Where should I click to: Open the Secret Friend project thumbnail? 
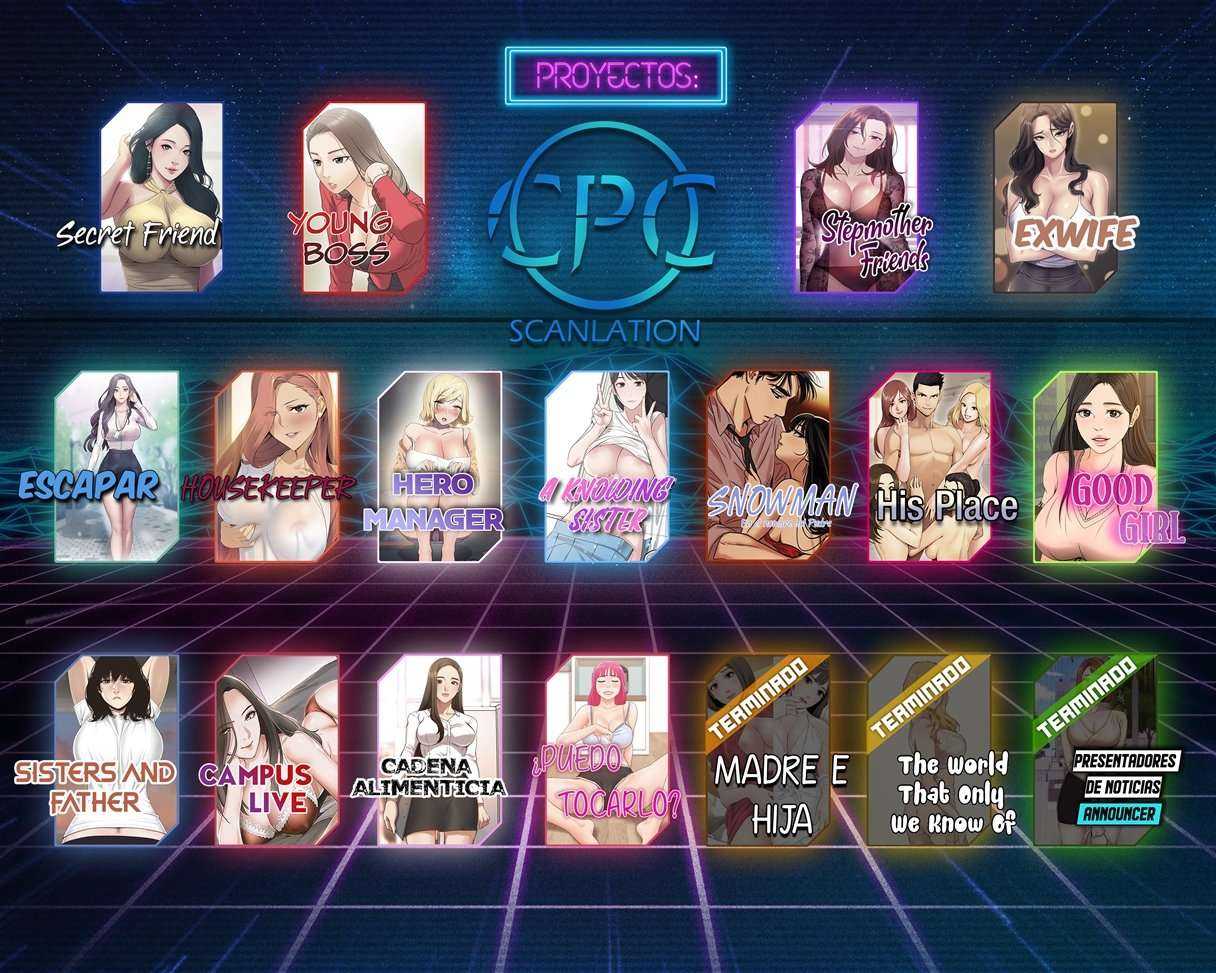tap(160, 197)
